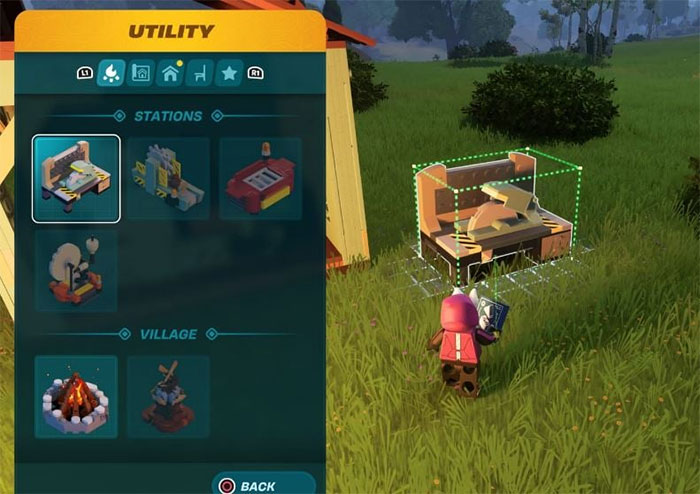Show the star favorites tab
Viewport: 700px width, 494px height.
point(229,73)
